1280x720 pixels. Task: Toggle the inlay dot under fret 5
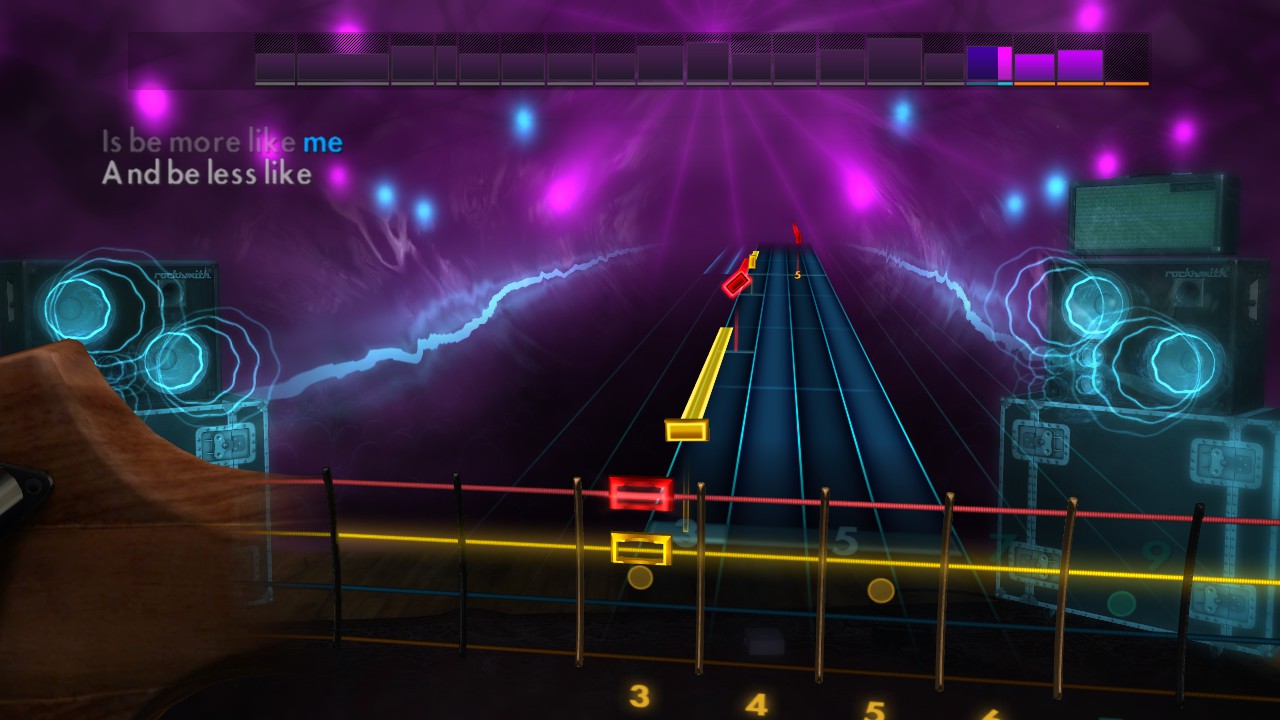880,591
